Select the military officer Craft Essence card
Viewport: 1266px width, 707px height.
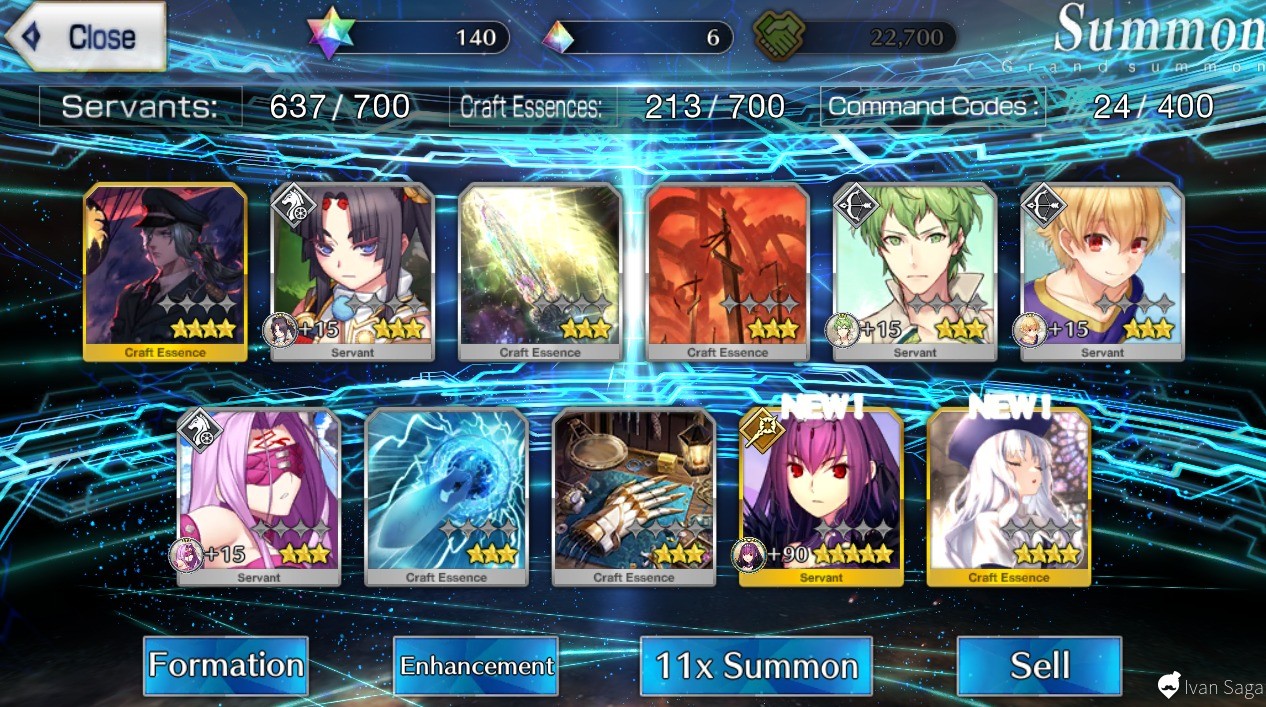click(x=165, y=271)
